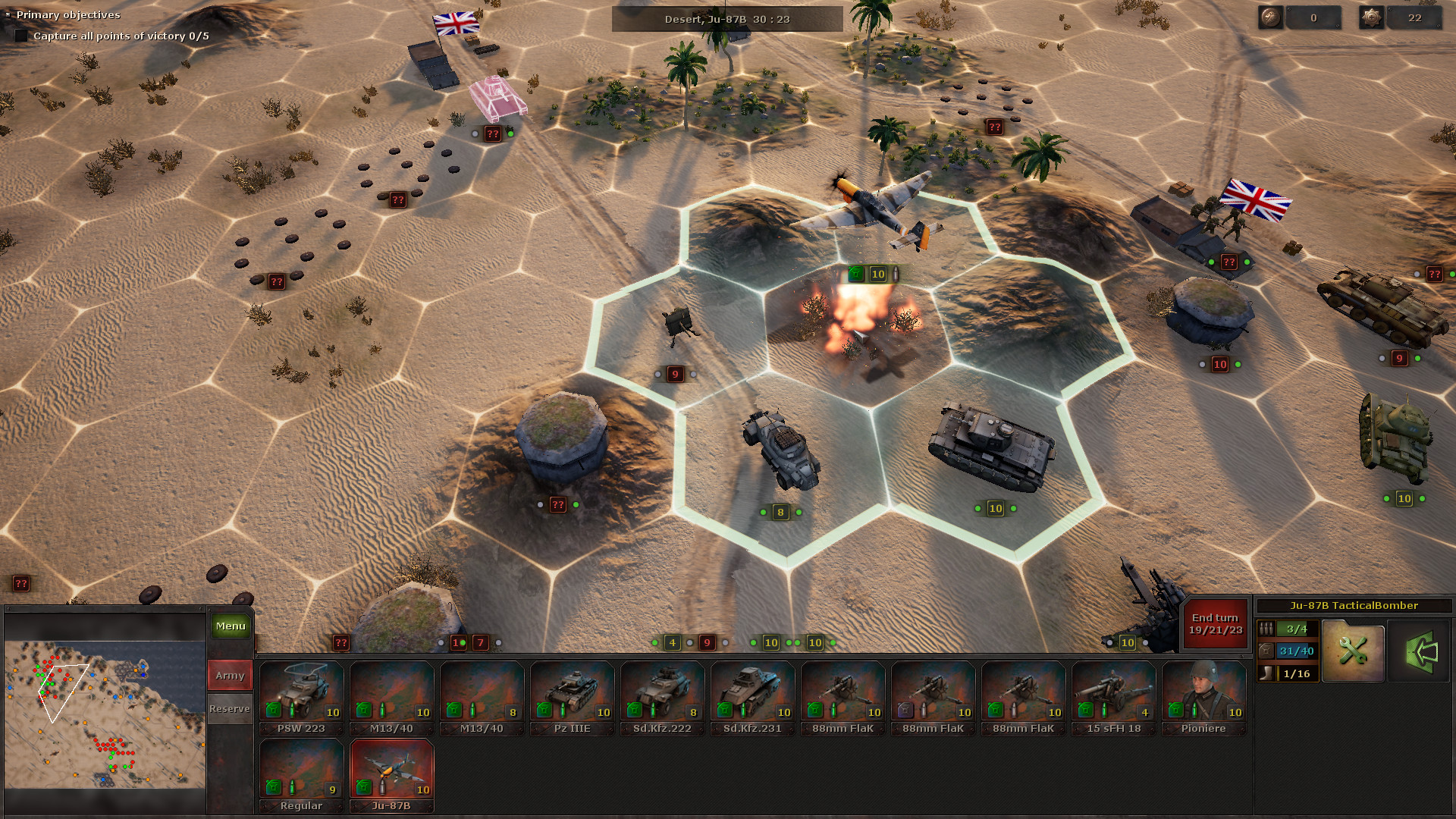Open the Army tab
The image size is (1456, 819).
[x=229, y=675]
